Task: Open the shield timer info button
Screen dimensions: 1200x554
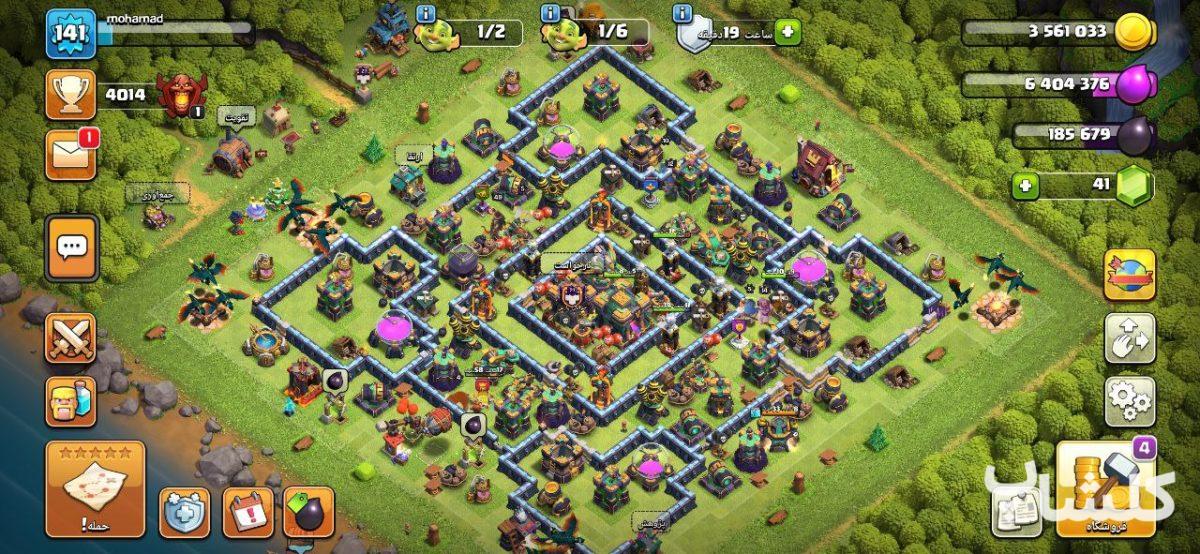Action: [x=683, y=13]
